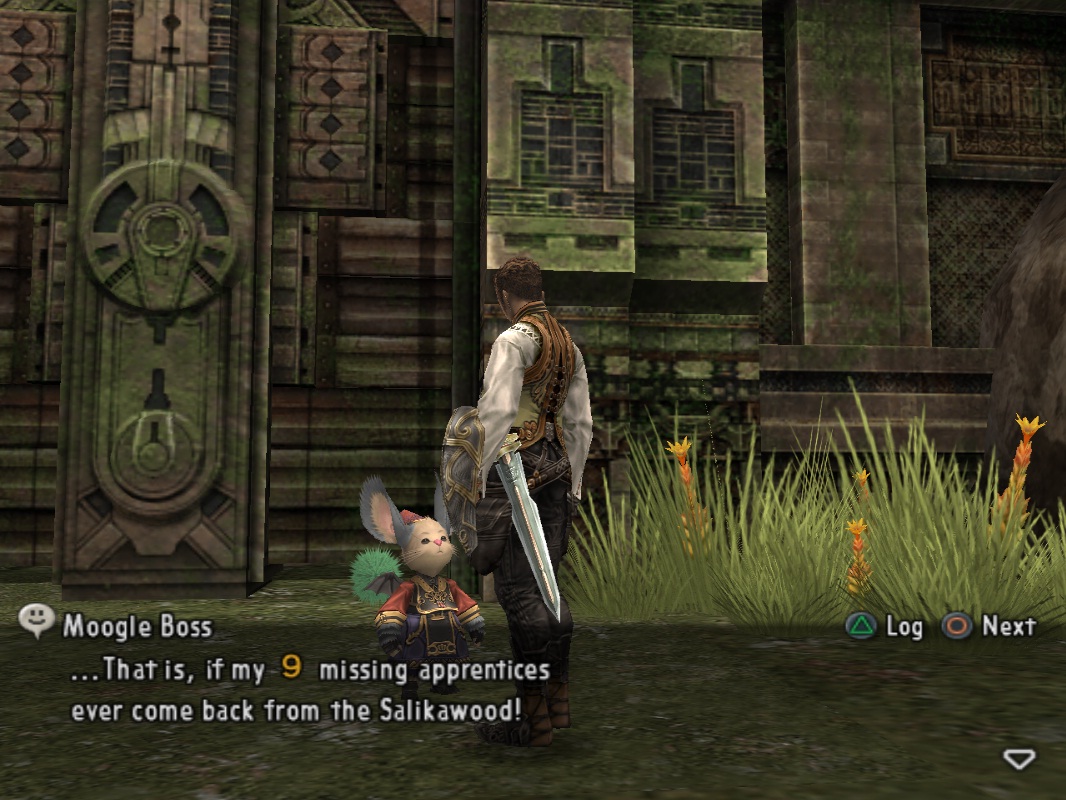
Task: Click the white dialogue advance arrow
Action: (x=1018, y=760)
